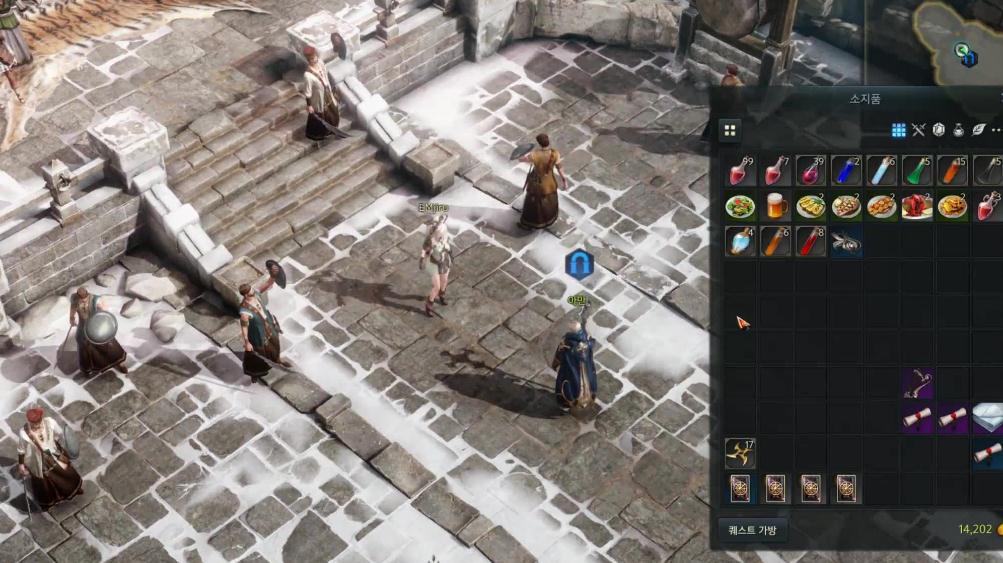Click the round purple potion stack of 39
Screen dimensions: 1003x563
tap(811, 171)
